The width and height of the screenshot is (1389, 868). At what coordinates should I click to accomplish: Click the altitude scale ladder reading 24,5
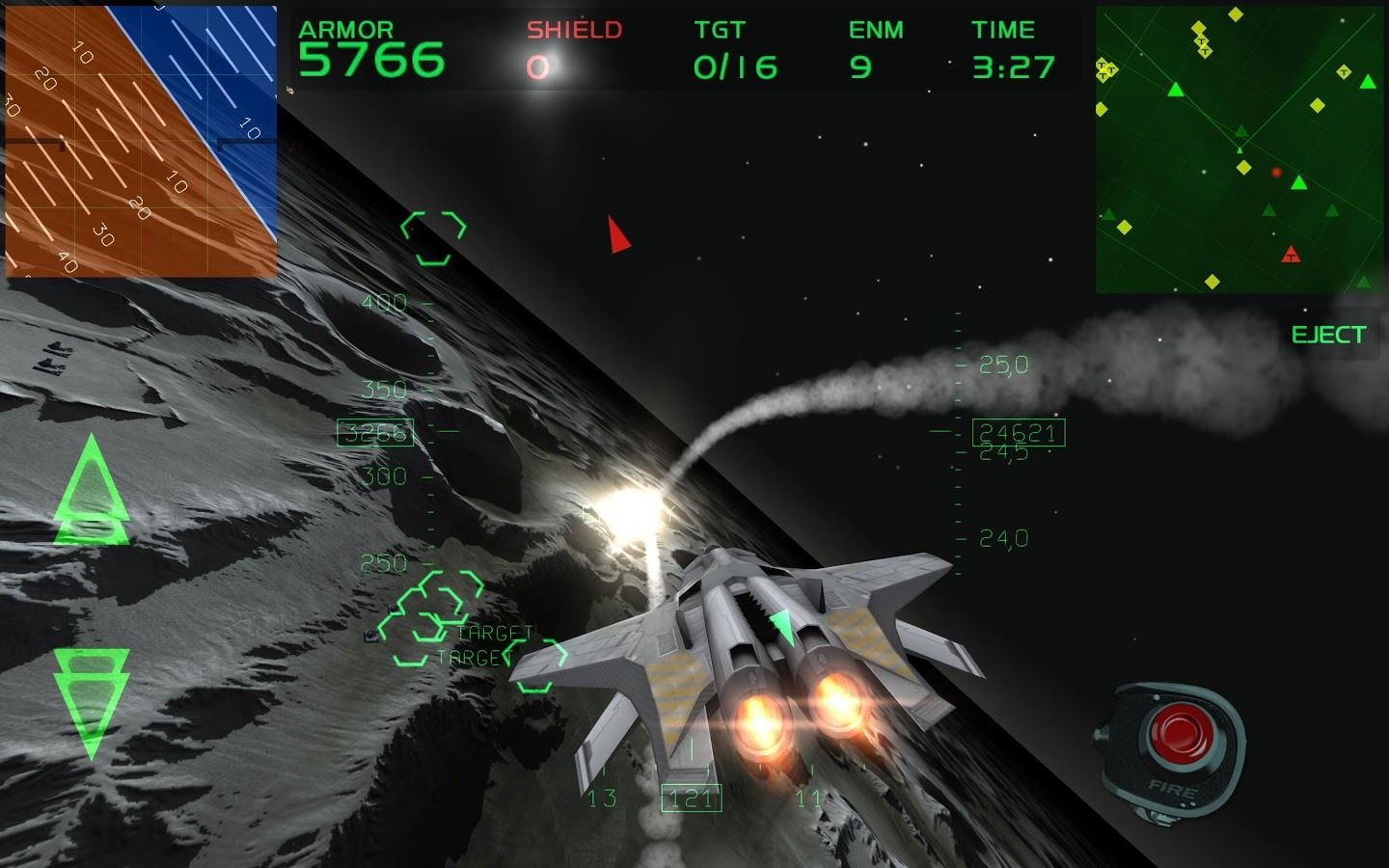pos(995,455)
